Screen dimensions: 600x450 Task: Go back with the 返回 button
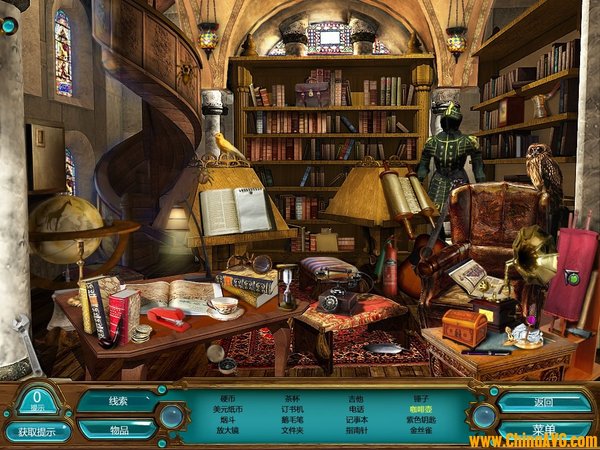pyautogui.click(x=544, y=401)
